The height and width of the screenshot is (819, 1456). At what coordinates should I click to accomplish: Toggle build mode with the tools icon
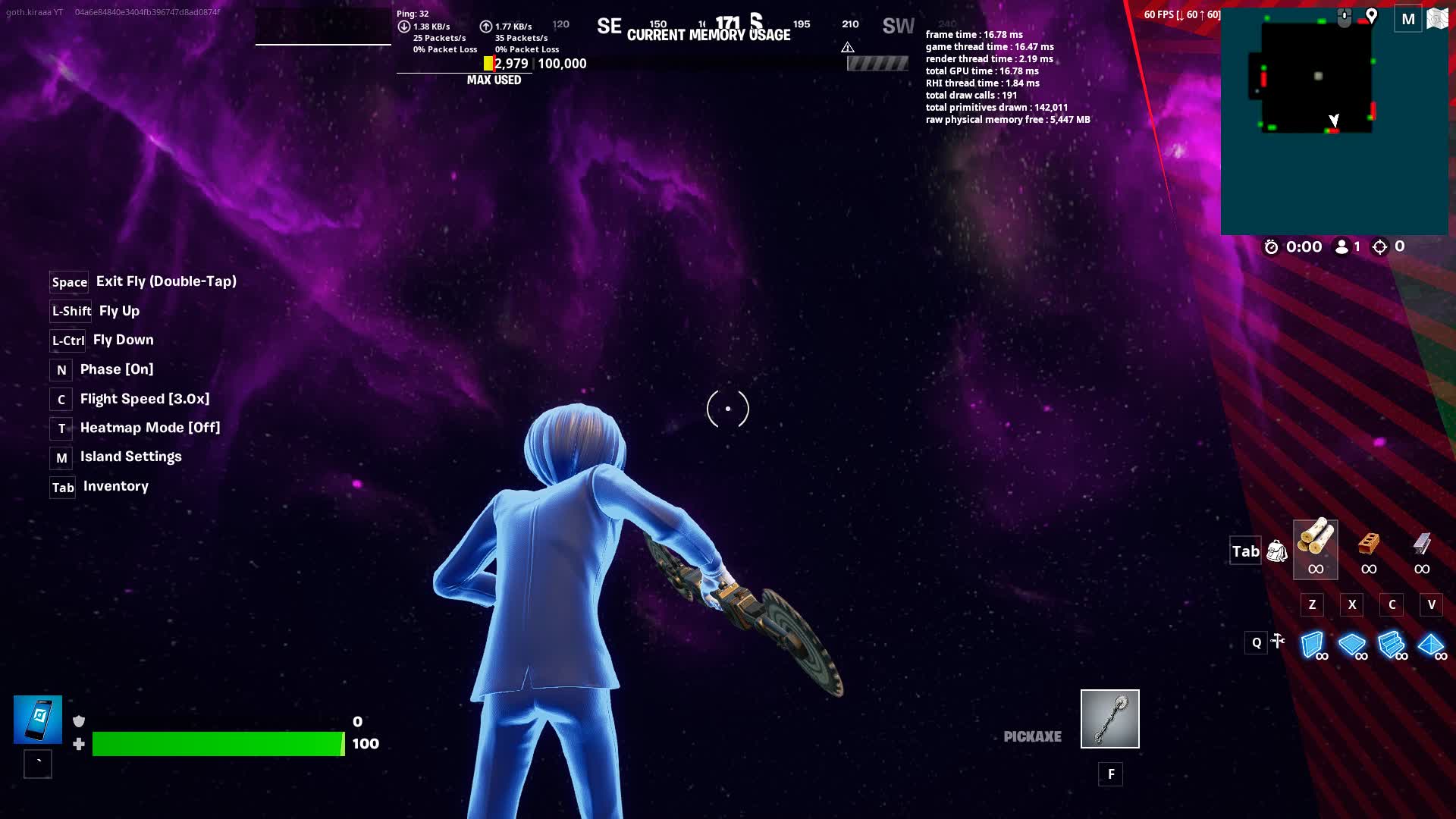click(x=1279, y=642)
